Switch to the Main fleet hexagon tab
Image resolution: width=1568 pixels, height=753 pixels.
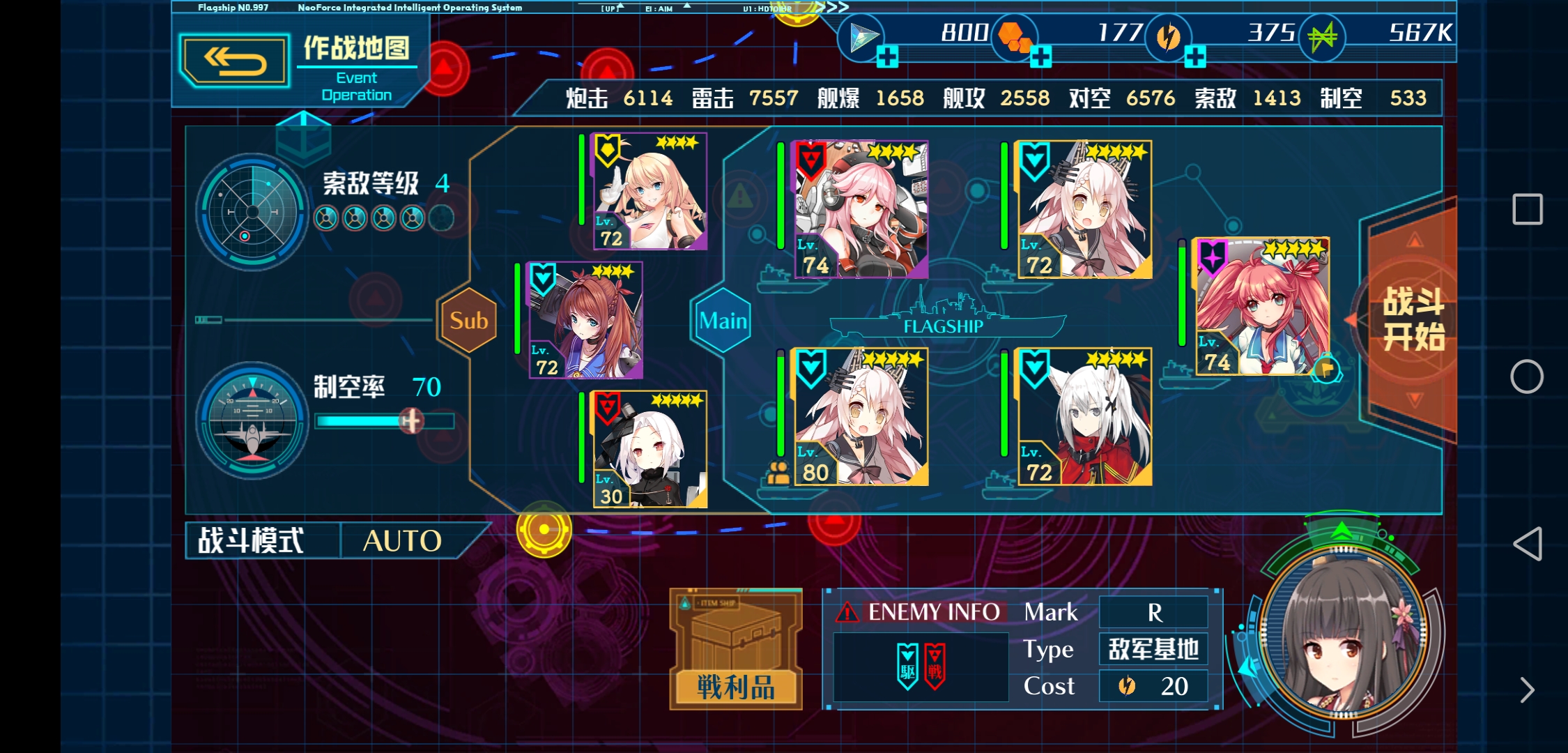pyautogui.click(x=723, y=320)
